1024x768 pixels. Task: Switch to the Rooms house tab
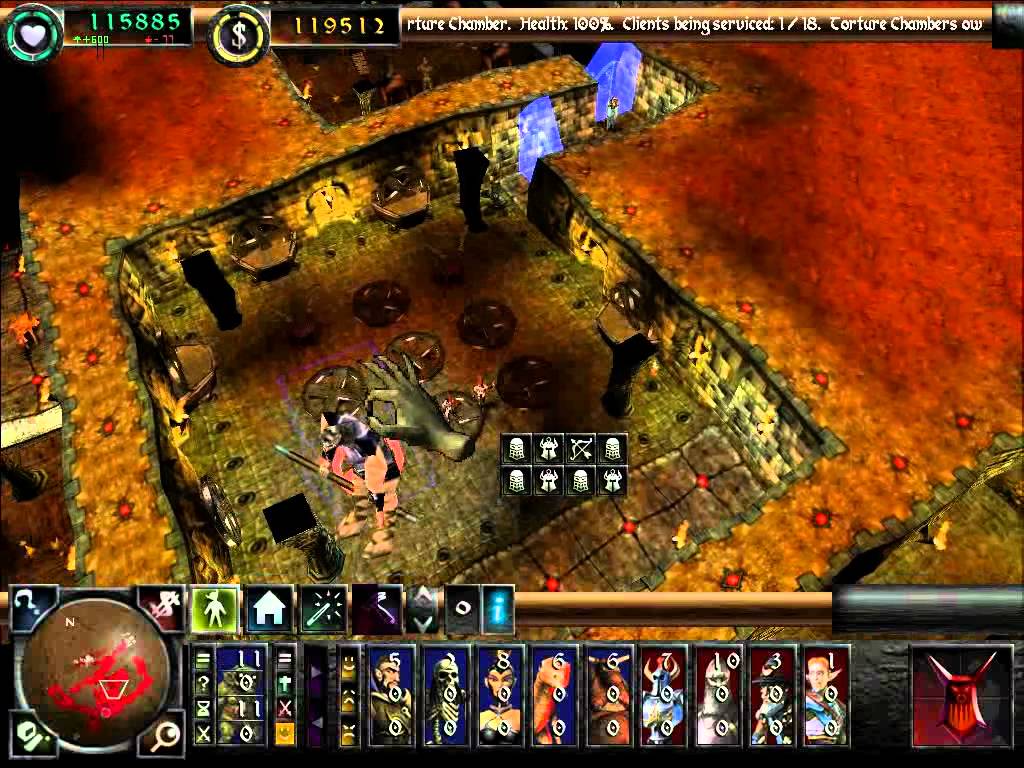[x=269, y=608]
